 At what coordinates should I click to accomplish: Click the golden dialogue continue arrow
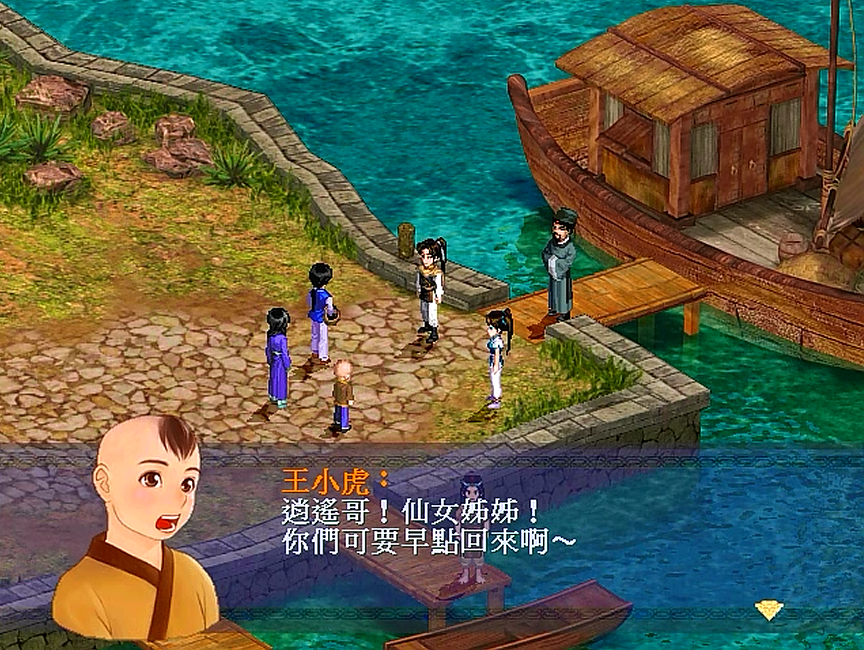pyautogui.click(x=768, y=609)
